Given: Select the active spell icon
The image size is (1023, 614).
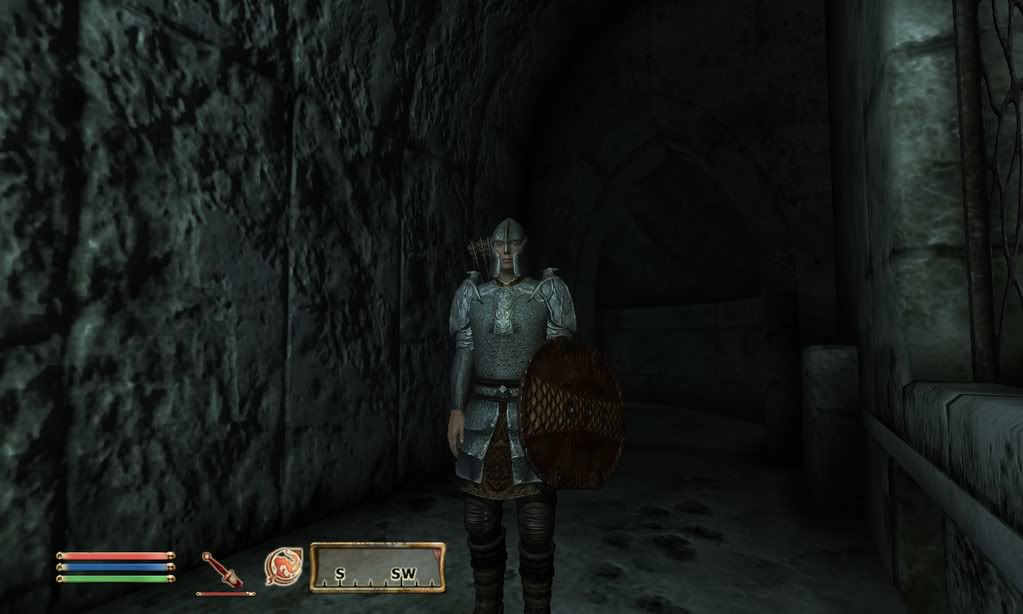Looking at the screenshot, I should click(283, 567).
